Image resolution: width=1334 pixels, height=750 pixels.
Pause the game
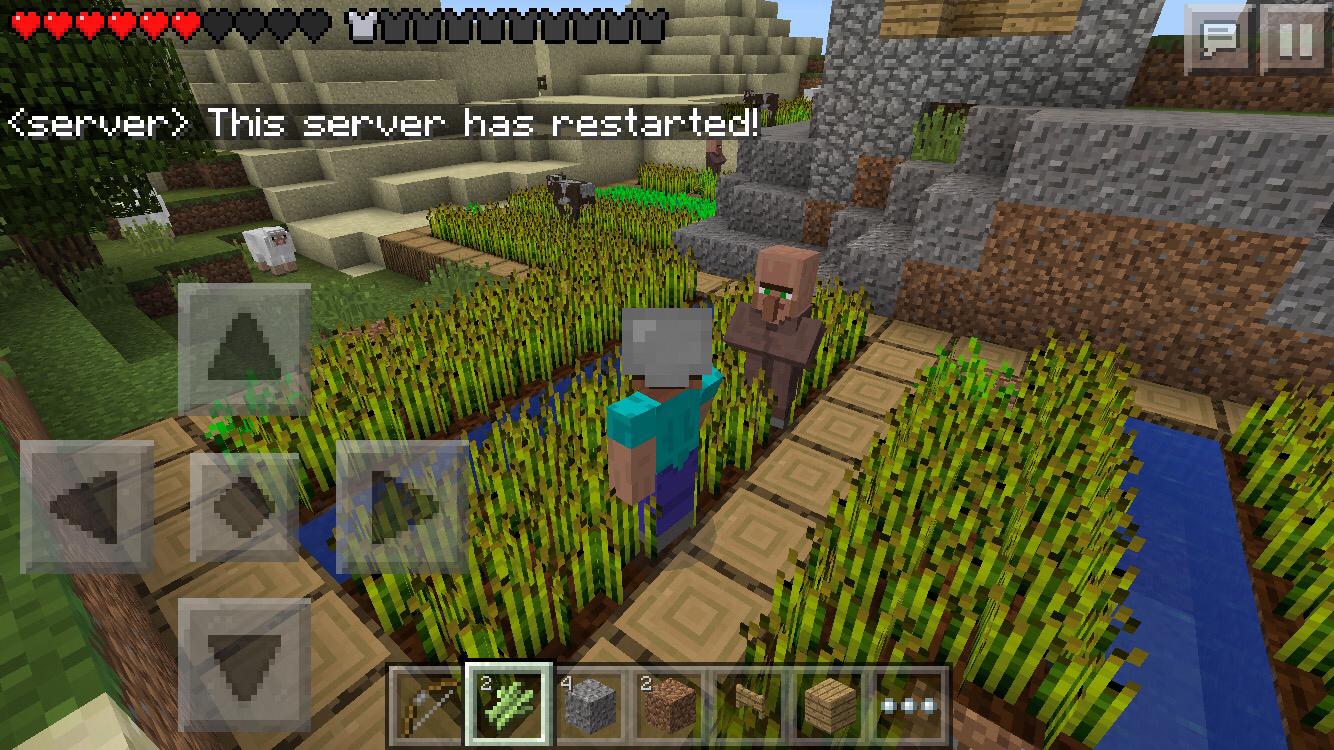(1295, 40)
